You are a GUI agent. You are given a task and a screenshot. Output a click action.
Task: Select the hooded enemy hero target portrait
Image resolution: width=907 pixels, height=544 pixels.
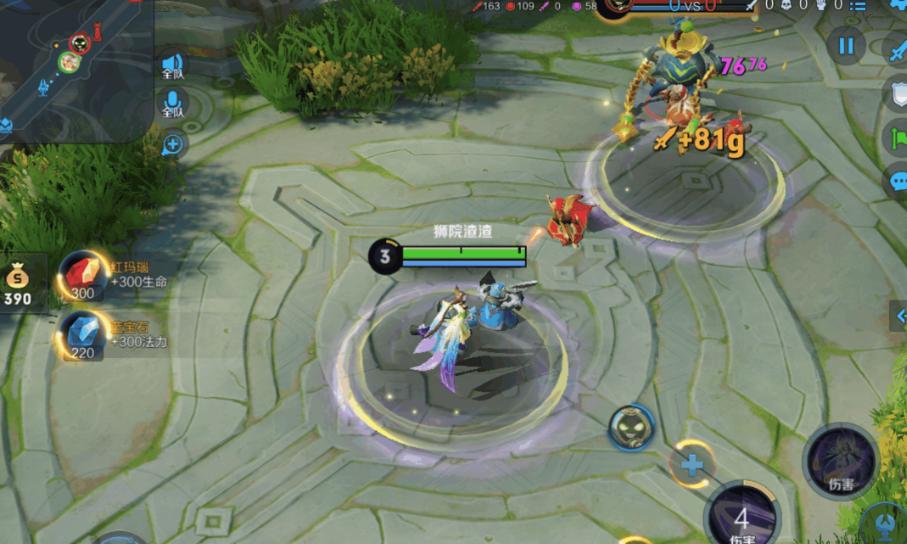pyautogui.click(x=631, y=428)
